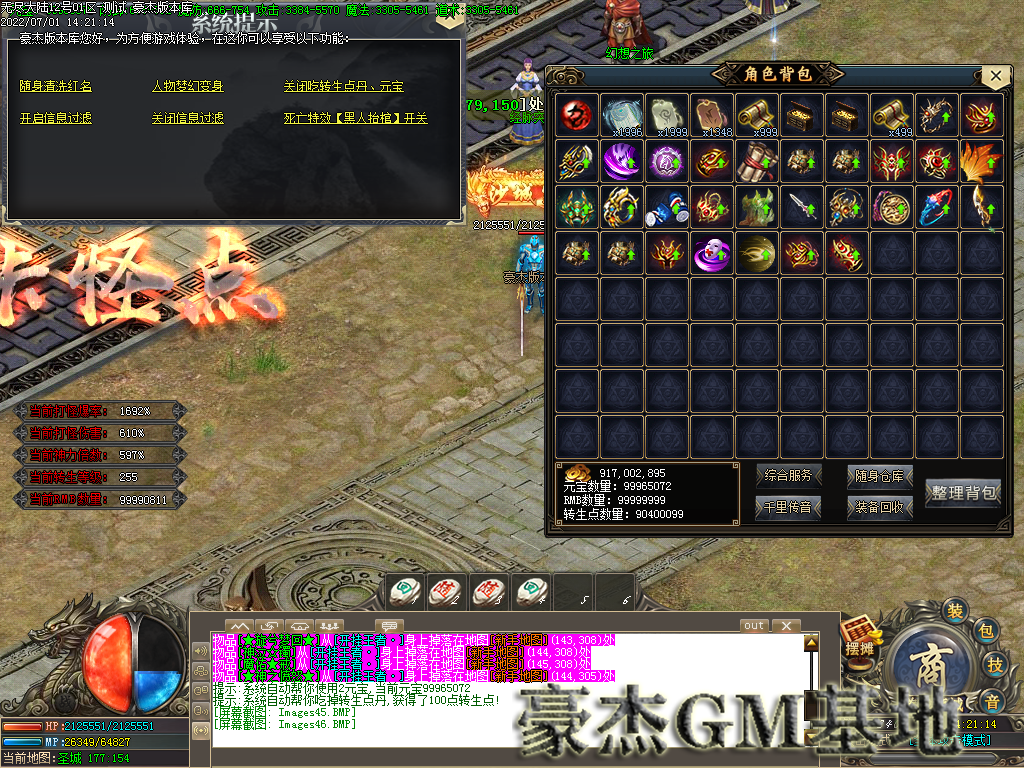The image size is (1024, 768).
Task: Select the sword item in the bag
Action: pos(803,207)
